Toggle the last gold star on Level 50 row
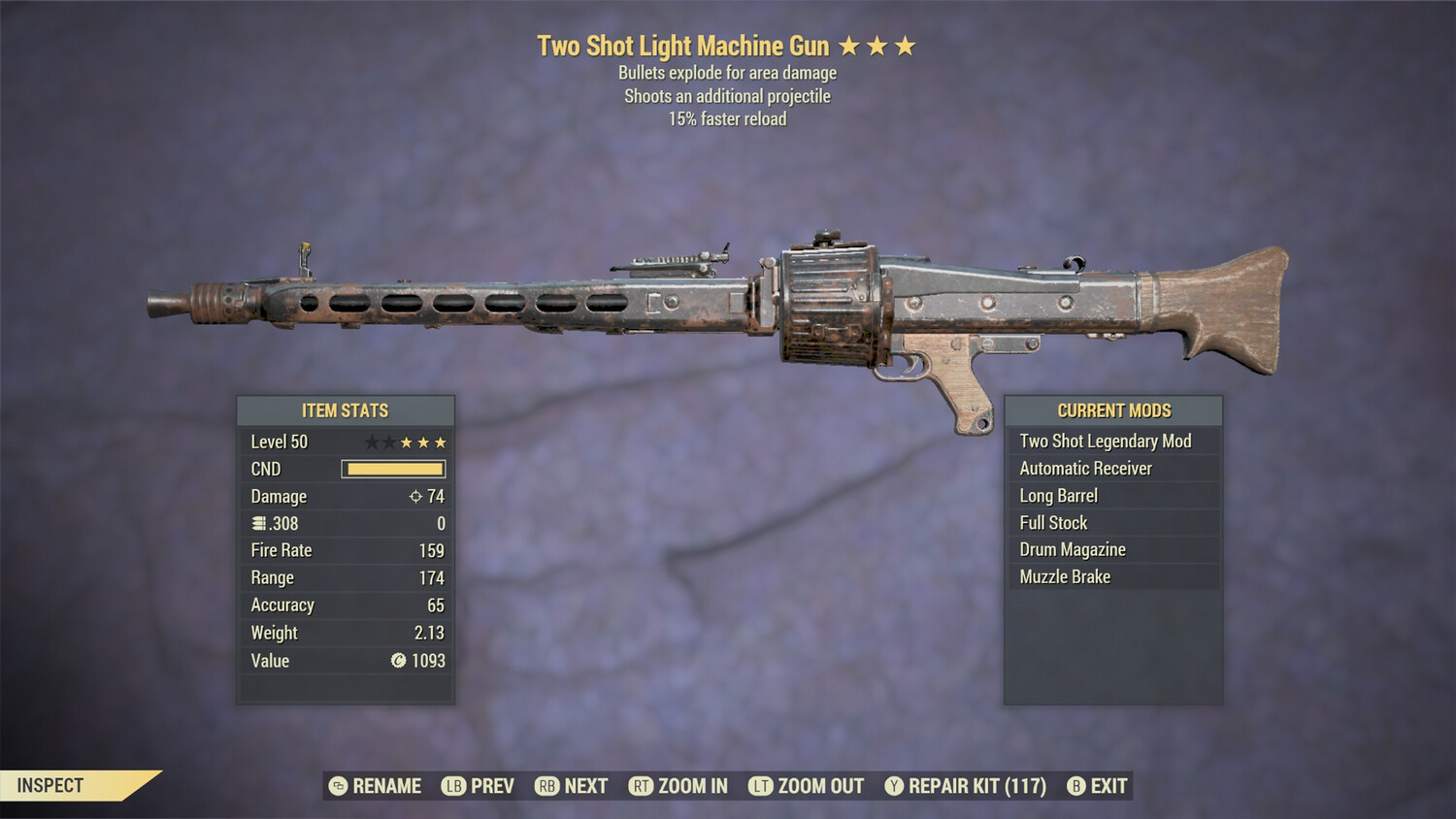Screen dimensions: 1456x819 pos(440,442)
